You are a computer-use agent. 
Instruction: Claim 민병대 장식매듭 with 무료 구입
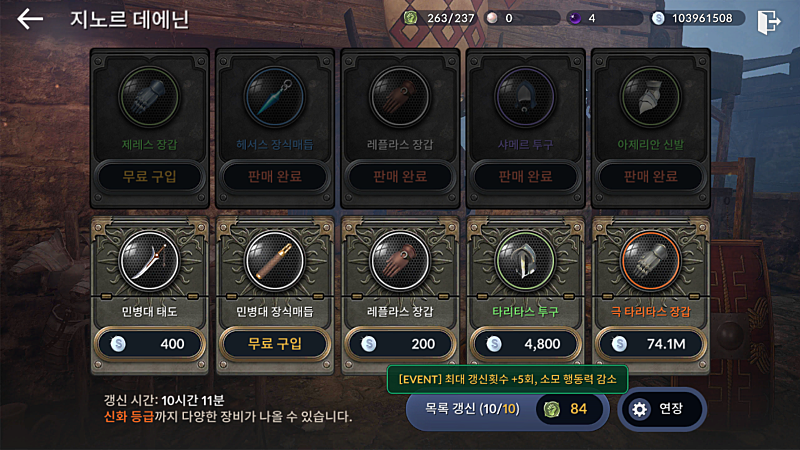(x=275, y=343)
